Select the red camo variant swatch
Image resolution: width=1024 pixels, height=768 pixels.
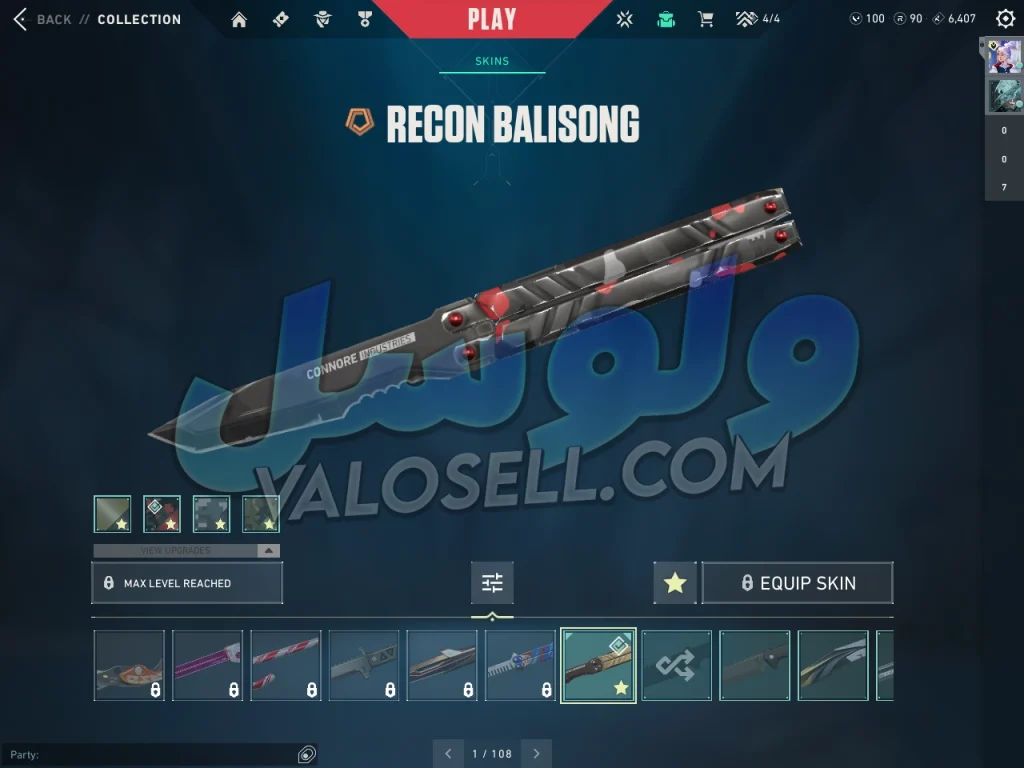pyautogui.click(x=162, y=514)
